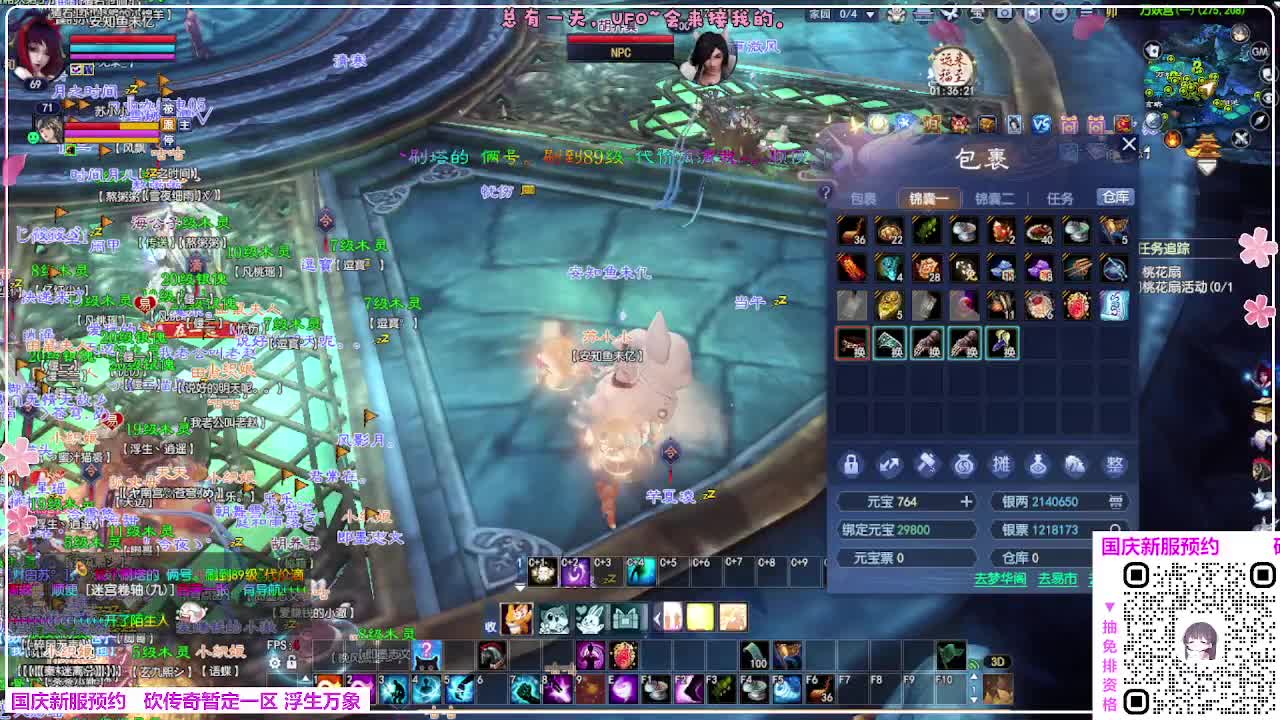Click the compass arrow under the minimap
Viewport: 1280px width, 720px height.
pyautogui.click(x=1258, y=120)
